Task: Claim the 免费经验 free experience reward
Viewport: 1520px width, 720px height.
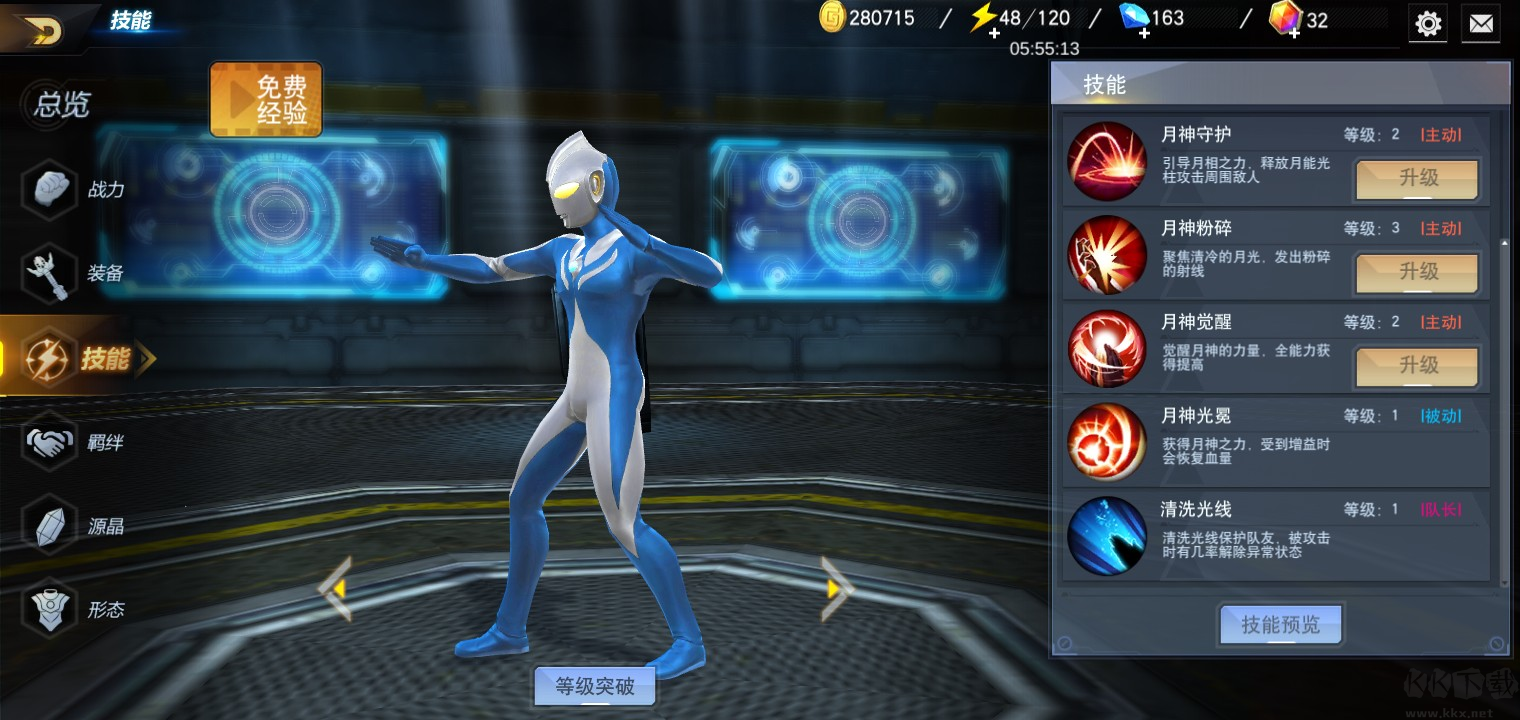Action: (x=265, y=100)
